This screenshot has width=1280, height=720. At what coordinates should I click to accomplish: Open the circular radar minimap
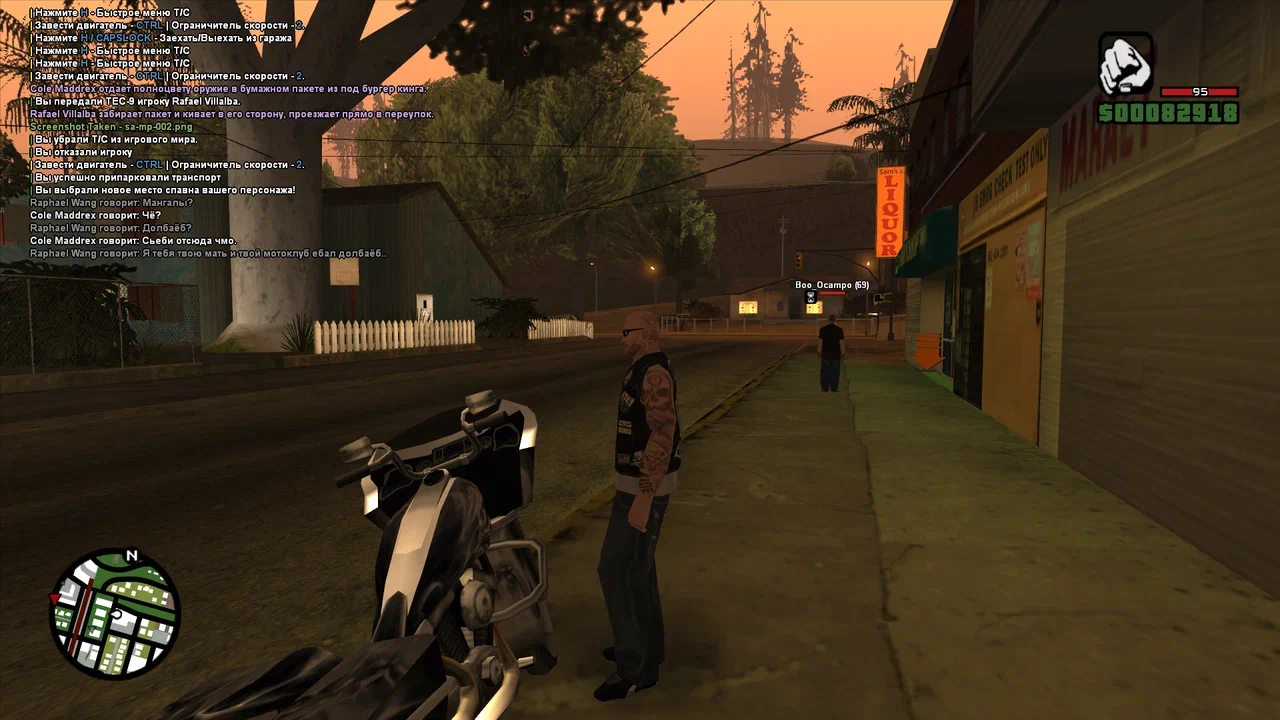[x=115, y=614]
